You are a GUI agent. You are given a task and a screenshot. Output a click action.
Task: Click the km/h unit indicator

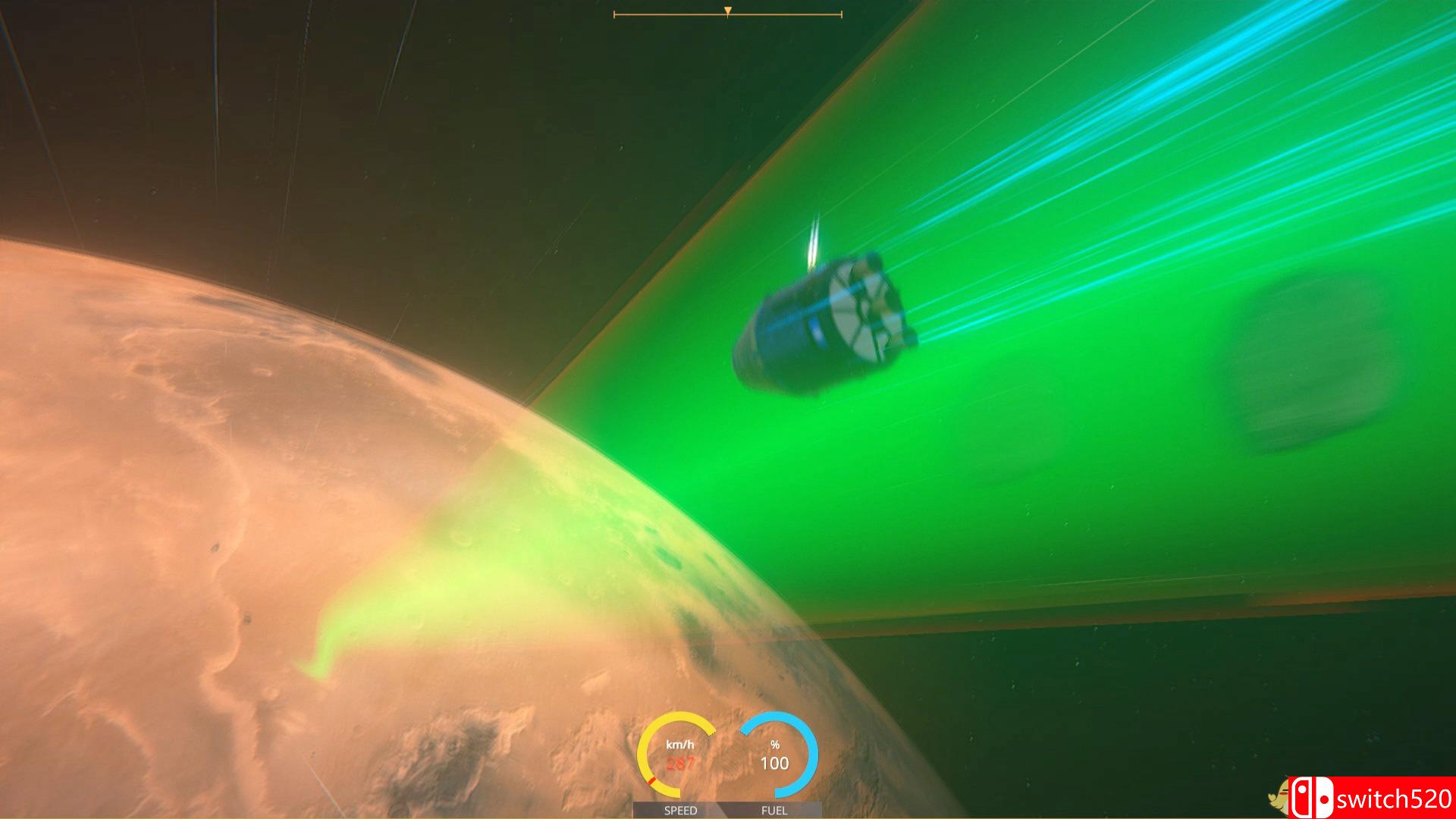click(680, 745)
